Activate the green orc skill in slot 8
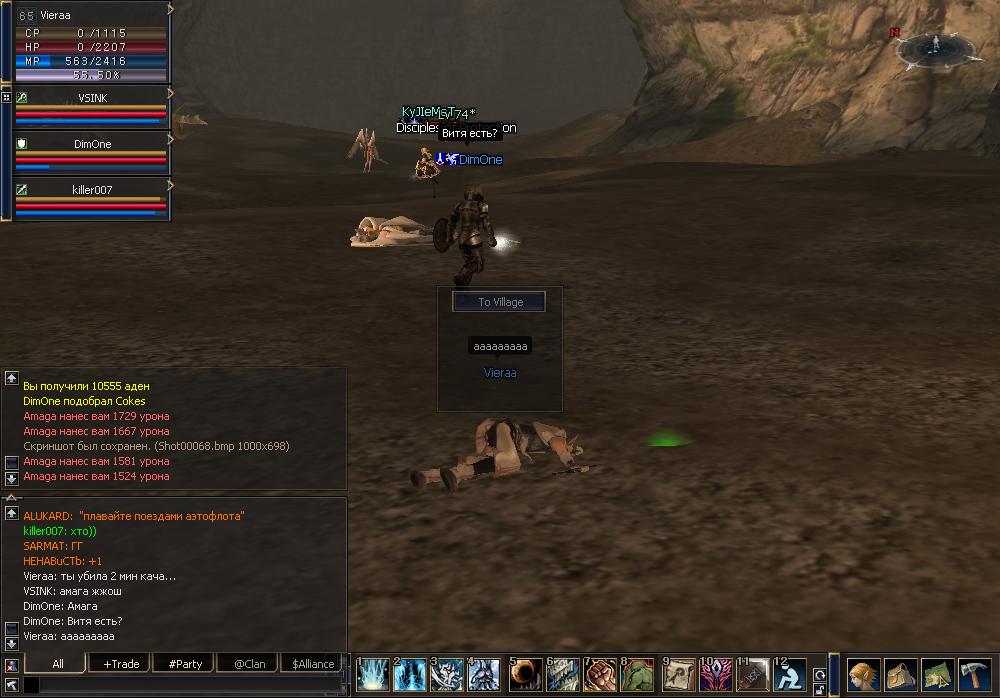 point(636,675)
